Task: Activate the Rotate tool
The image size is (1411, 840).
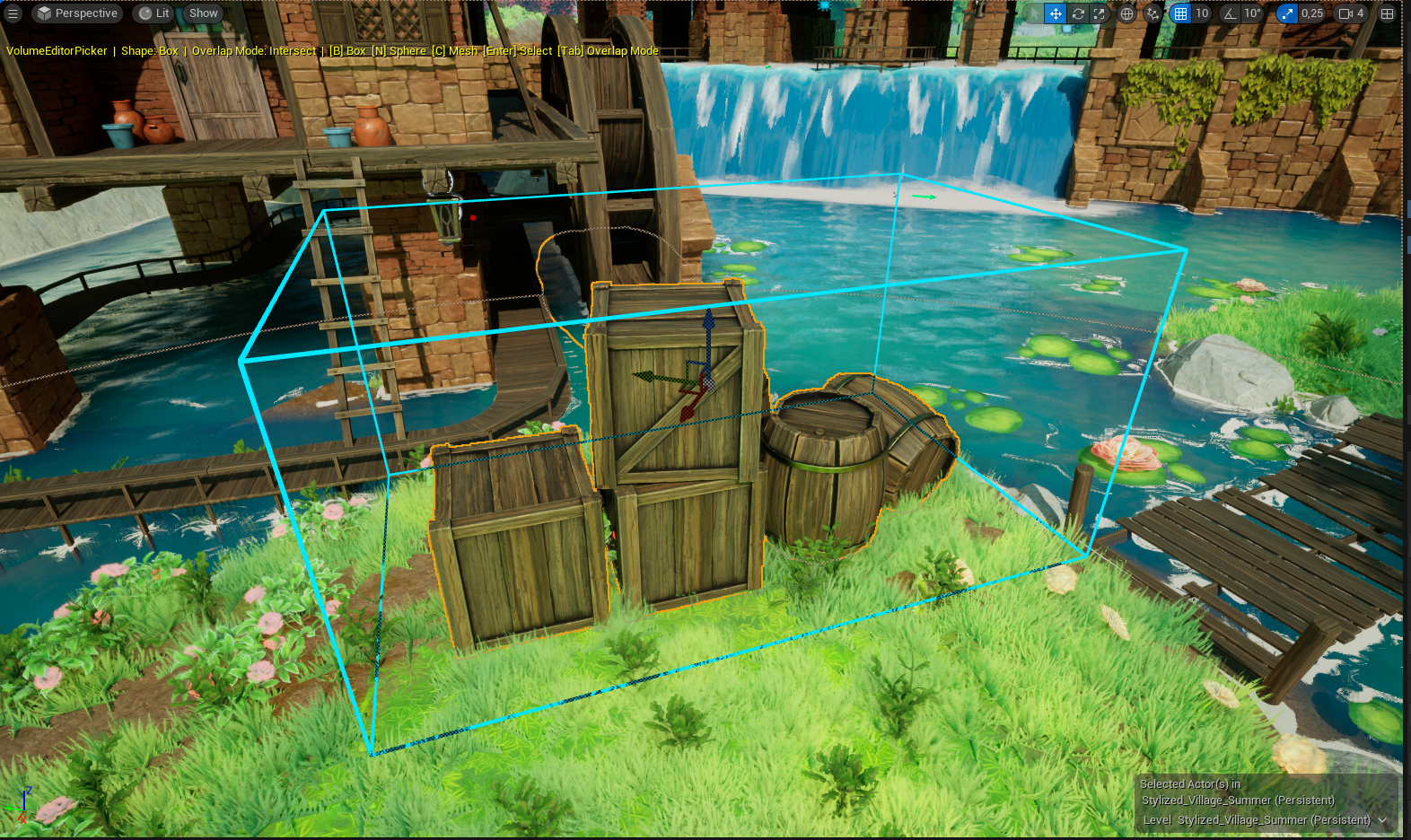Action: pyautogui.click(x=1078, y=13)
